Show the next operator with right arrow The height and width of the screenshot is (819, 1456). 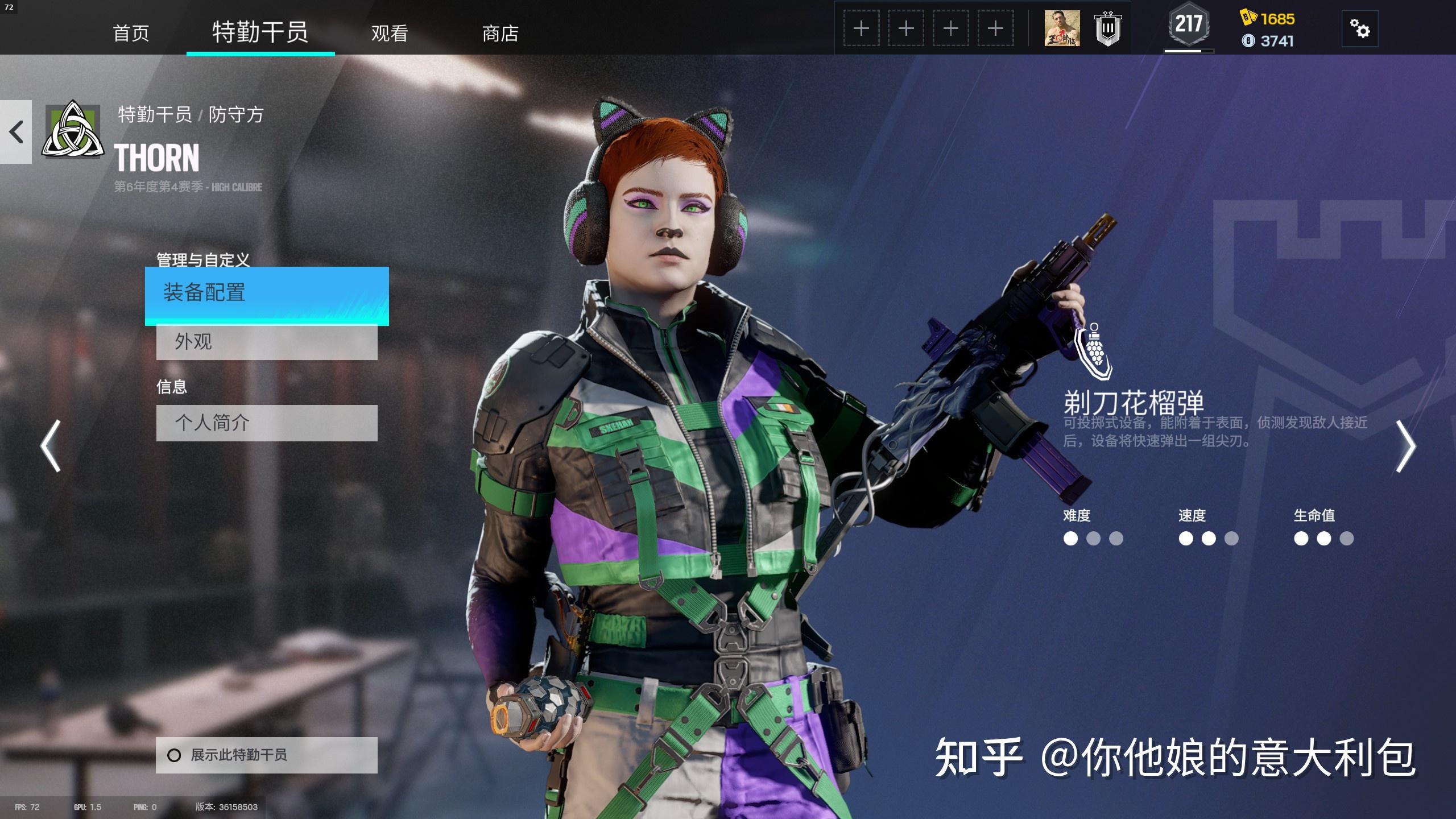pos(1405,446)
